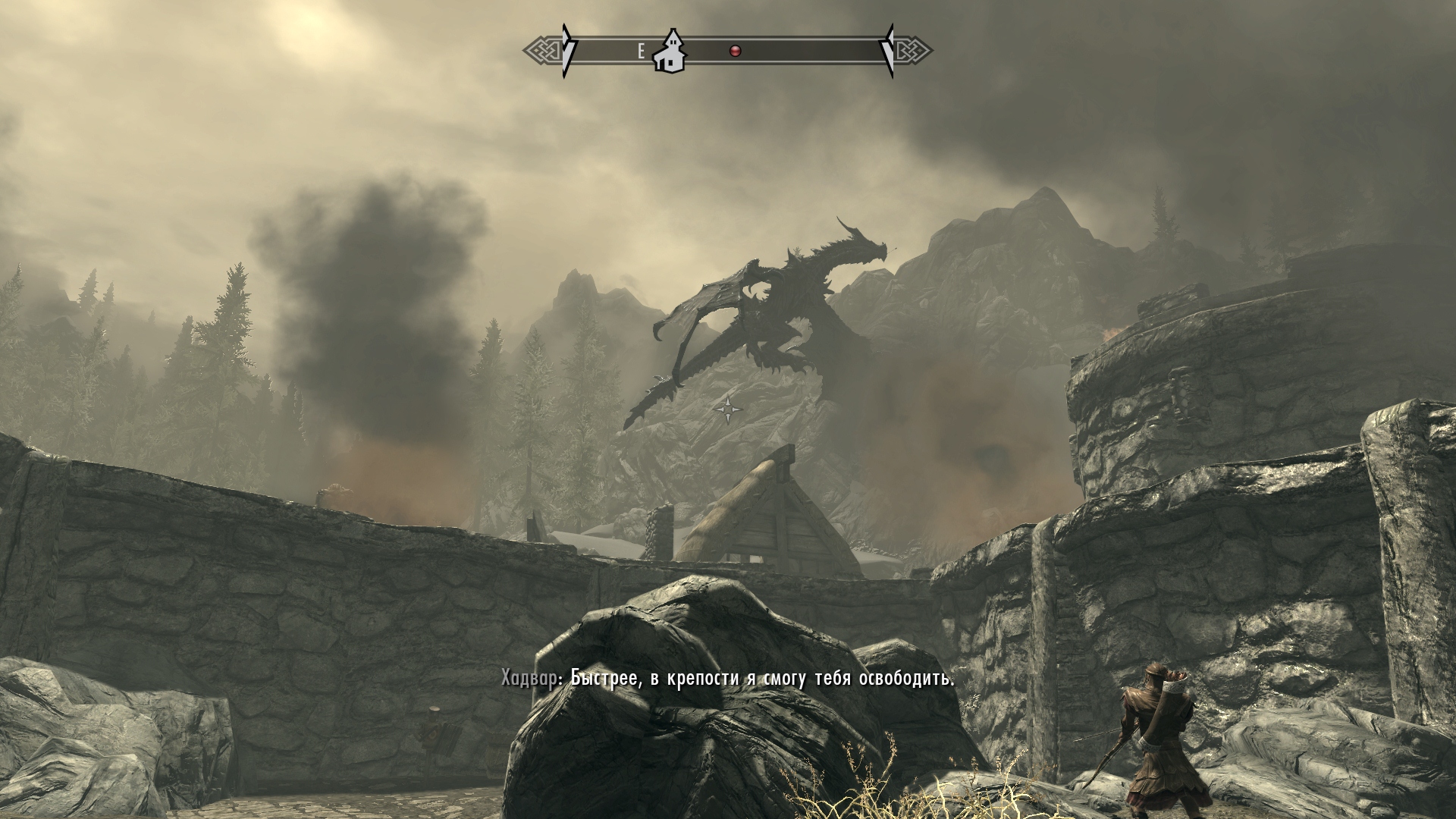This screenshot has height=819, width=1456.
Task: Click the East letter on the compass
Action: pyautogui.click(x=641, y=52)
